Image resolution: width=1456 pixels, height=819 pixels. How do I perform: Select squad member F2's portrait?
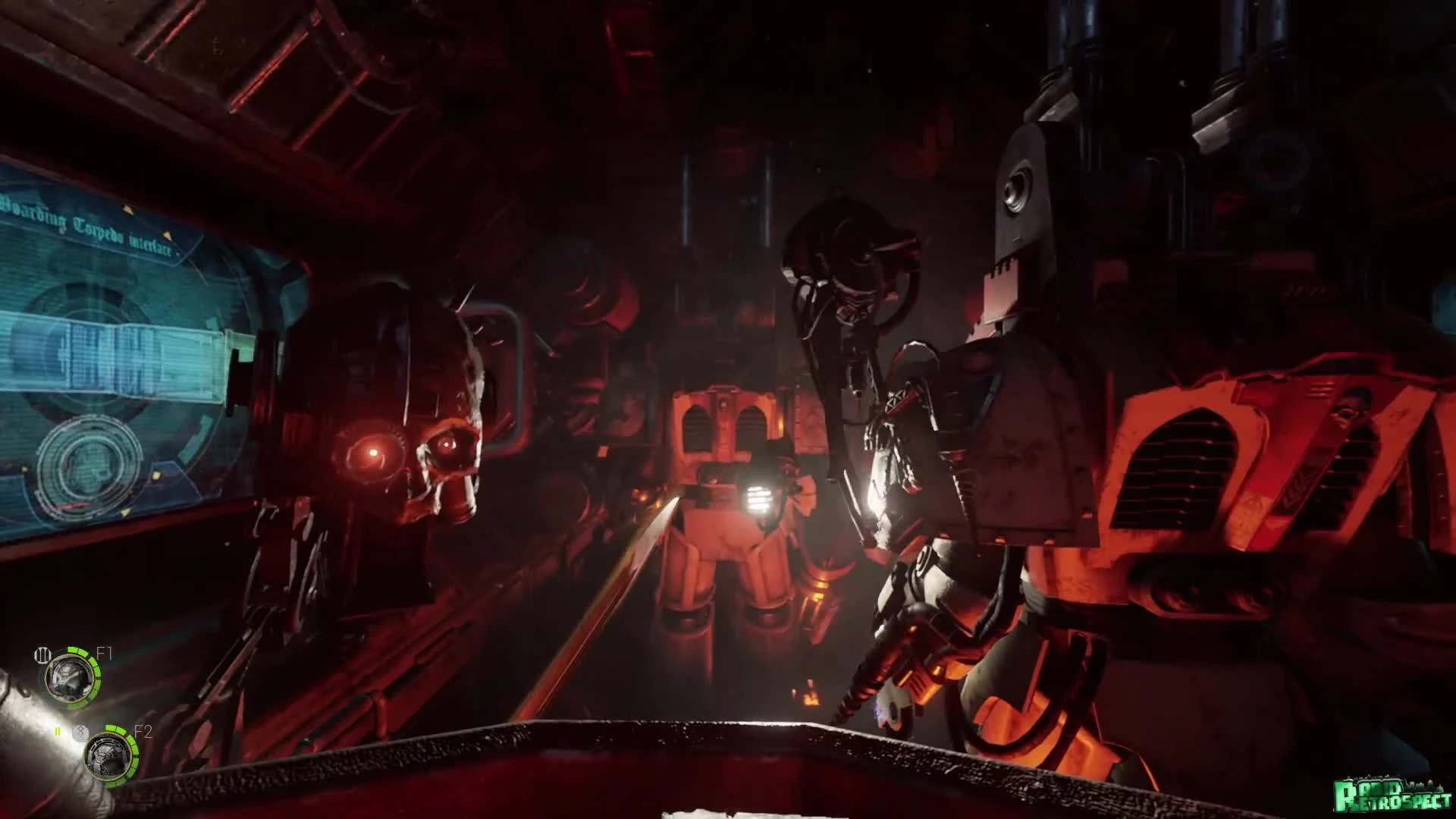[x=108, y=758]
